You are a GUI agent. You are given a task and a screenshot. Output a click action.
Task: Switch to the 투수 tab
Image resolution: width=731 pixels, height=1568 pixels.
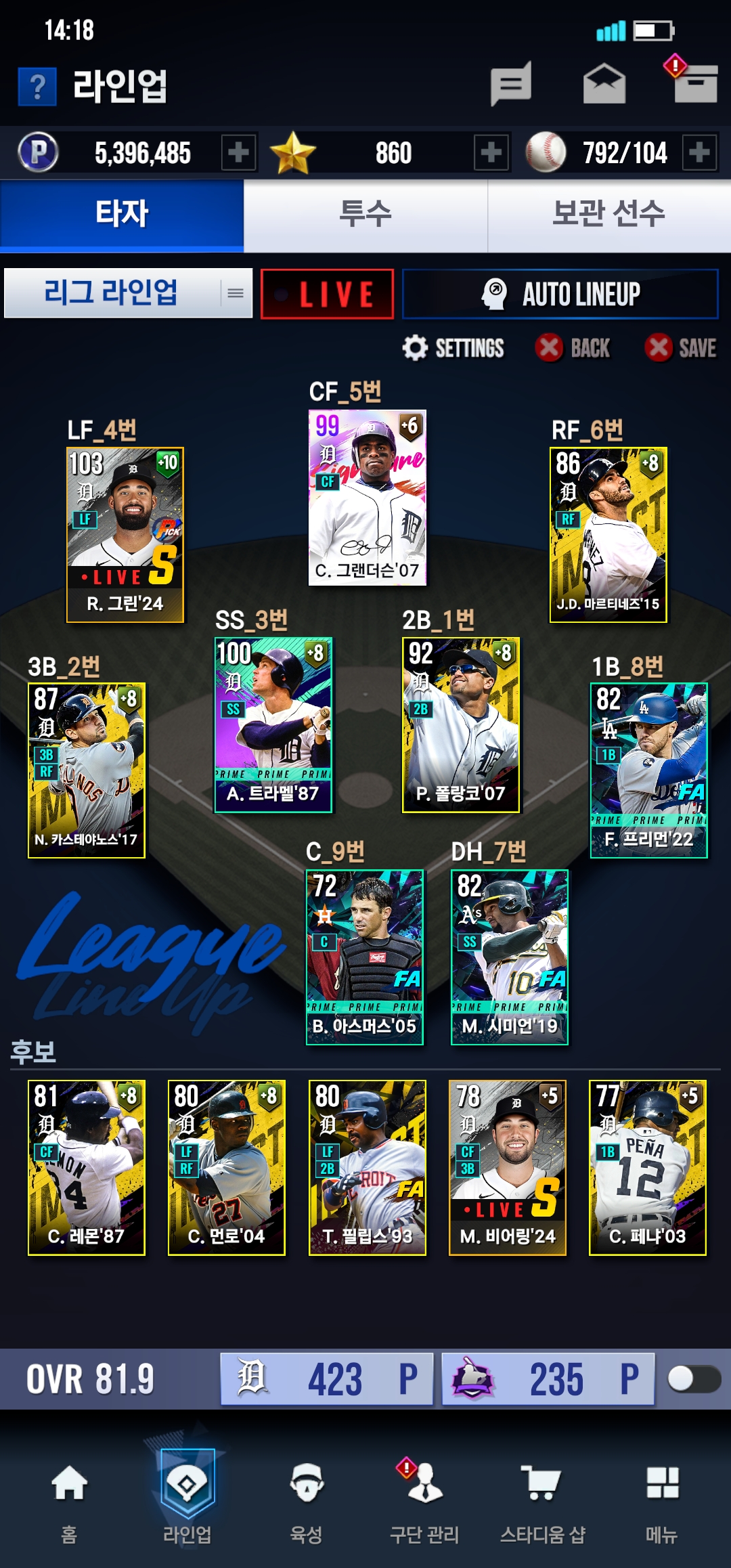[365, 215]
